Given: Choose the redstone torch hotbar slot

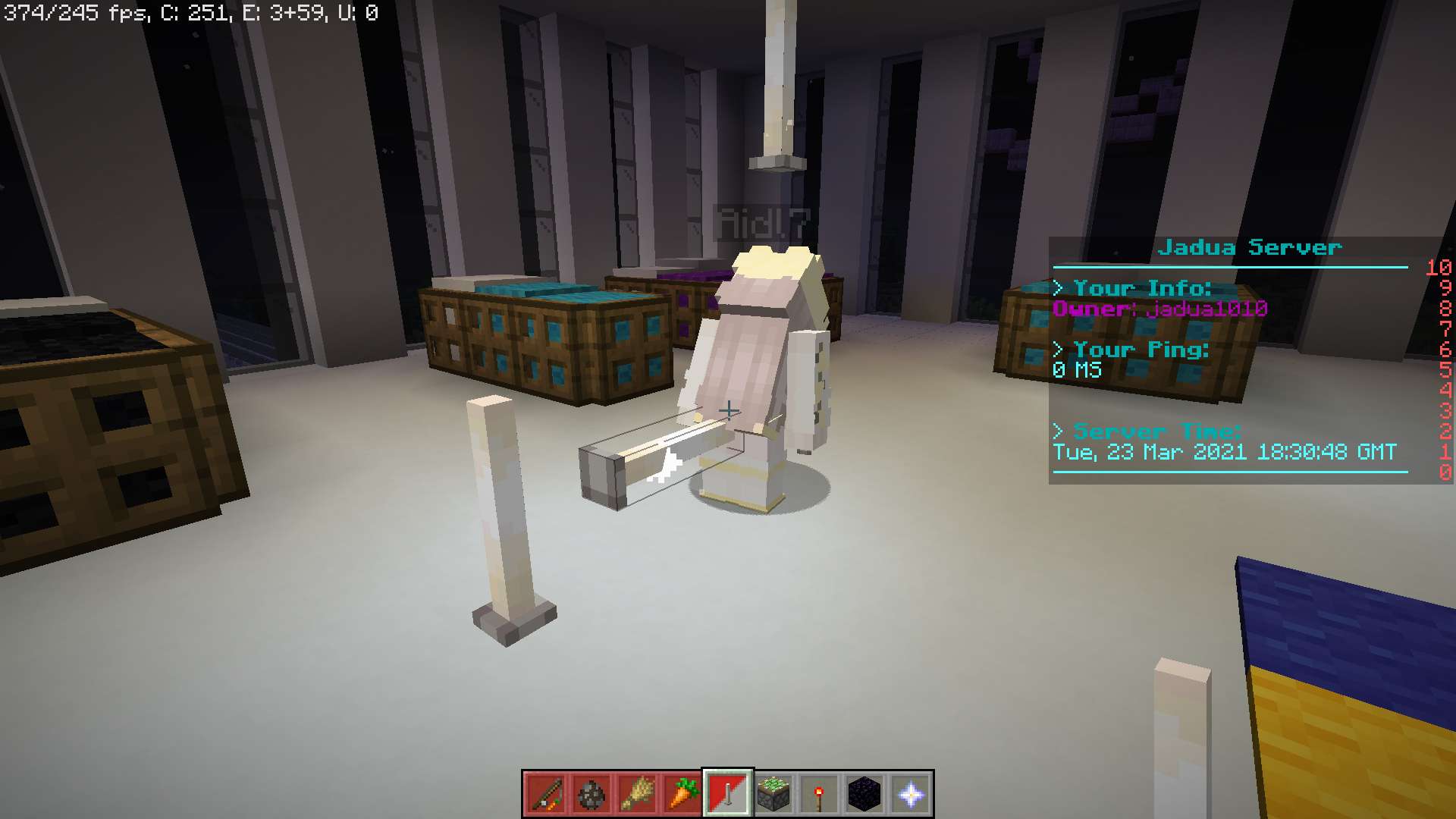Looking at the screenshot, I should click(819, 794).
